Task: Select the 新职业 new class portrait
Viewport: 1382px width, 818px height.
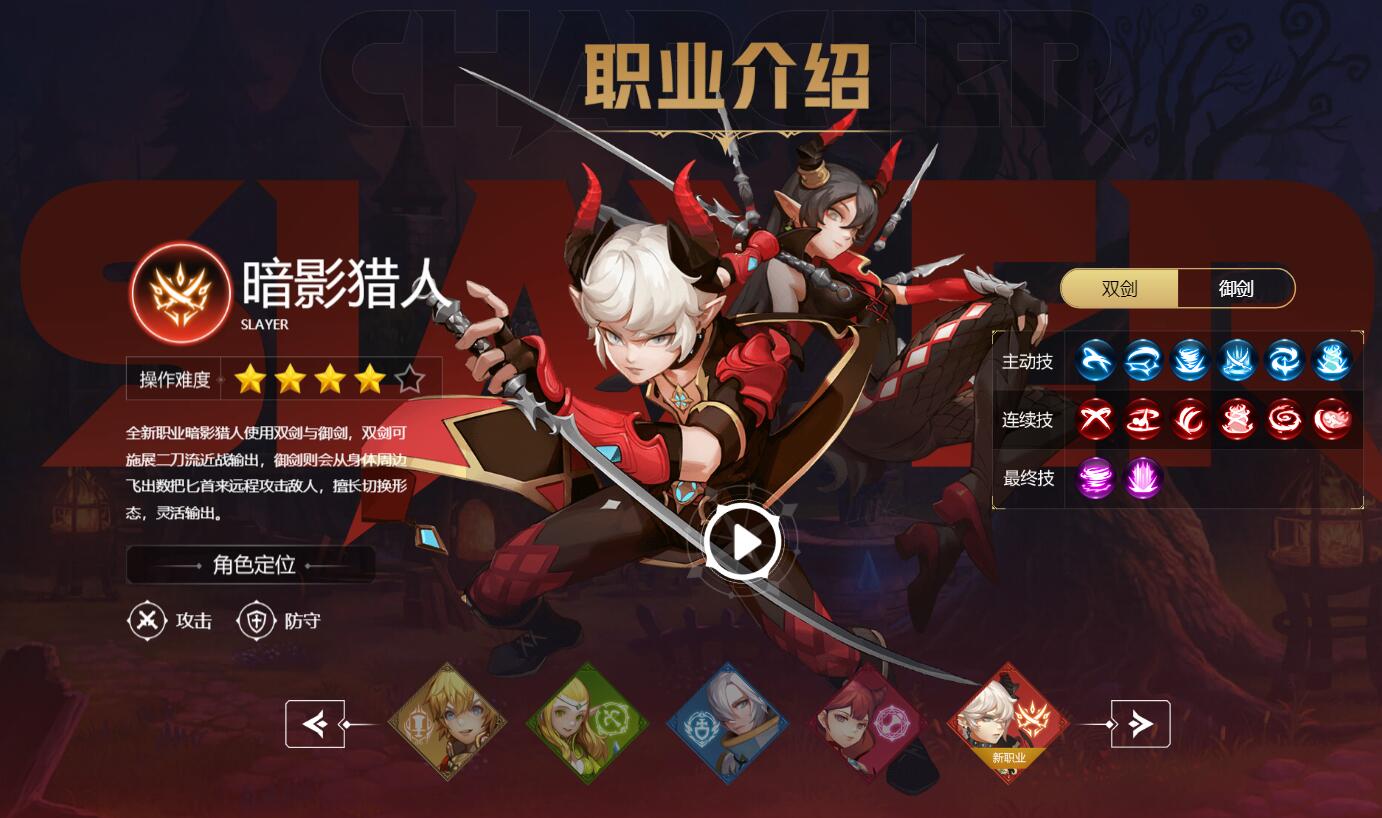Action: 1010,722
